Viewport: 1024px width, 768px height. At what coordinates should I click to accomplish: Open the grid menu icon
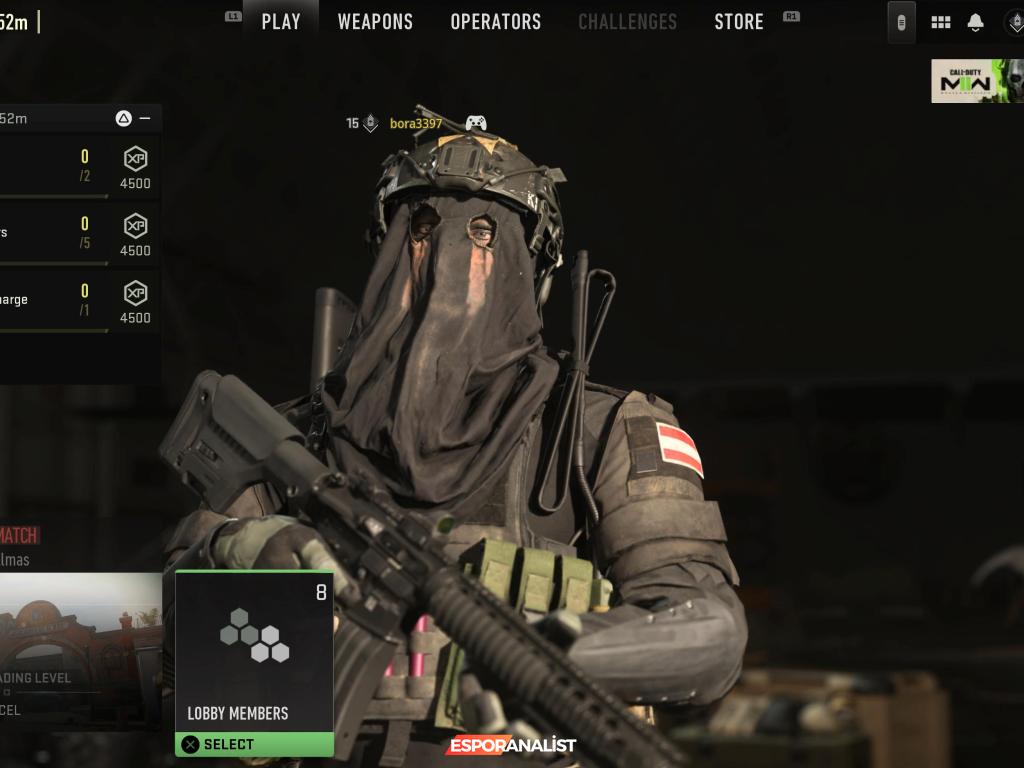point(940,22)
